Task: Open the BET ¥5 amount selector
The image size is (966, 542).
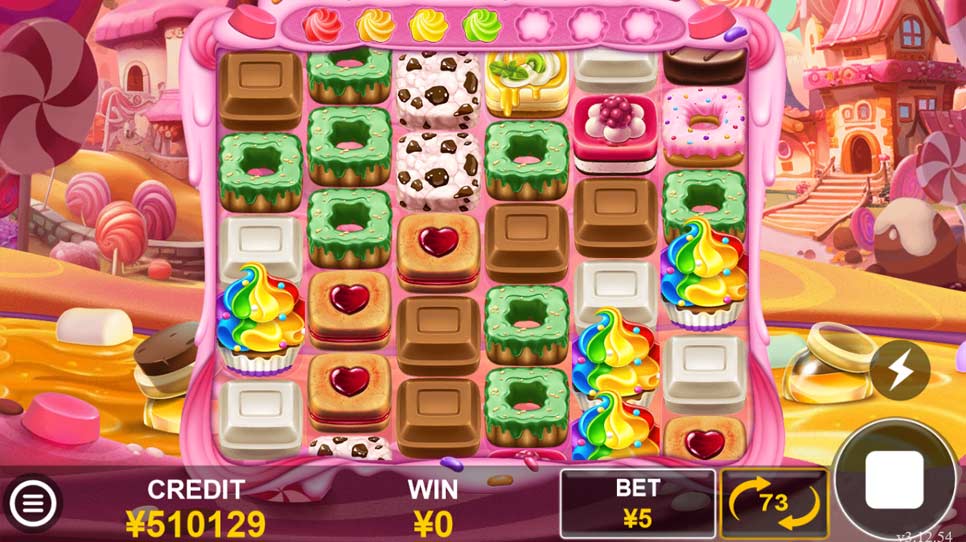Action: (x=637, y=503)
